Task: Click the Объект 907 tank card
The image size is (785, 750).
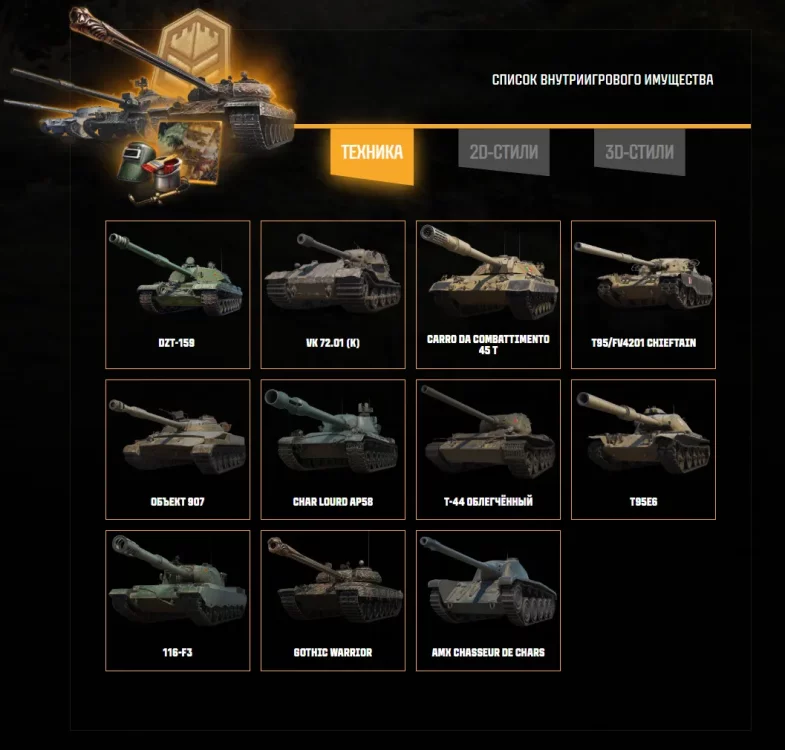Action: (178, 449)
